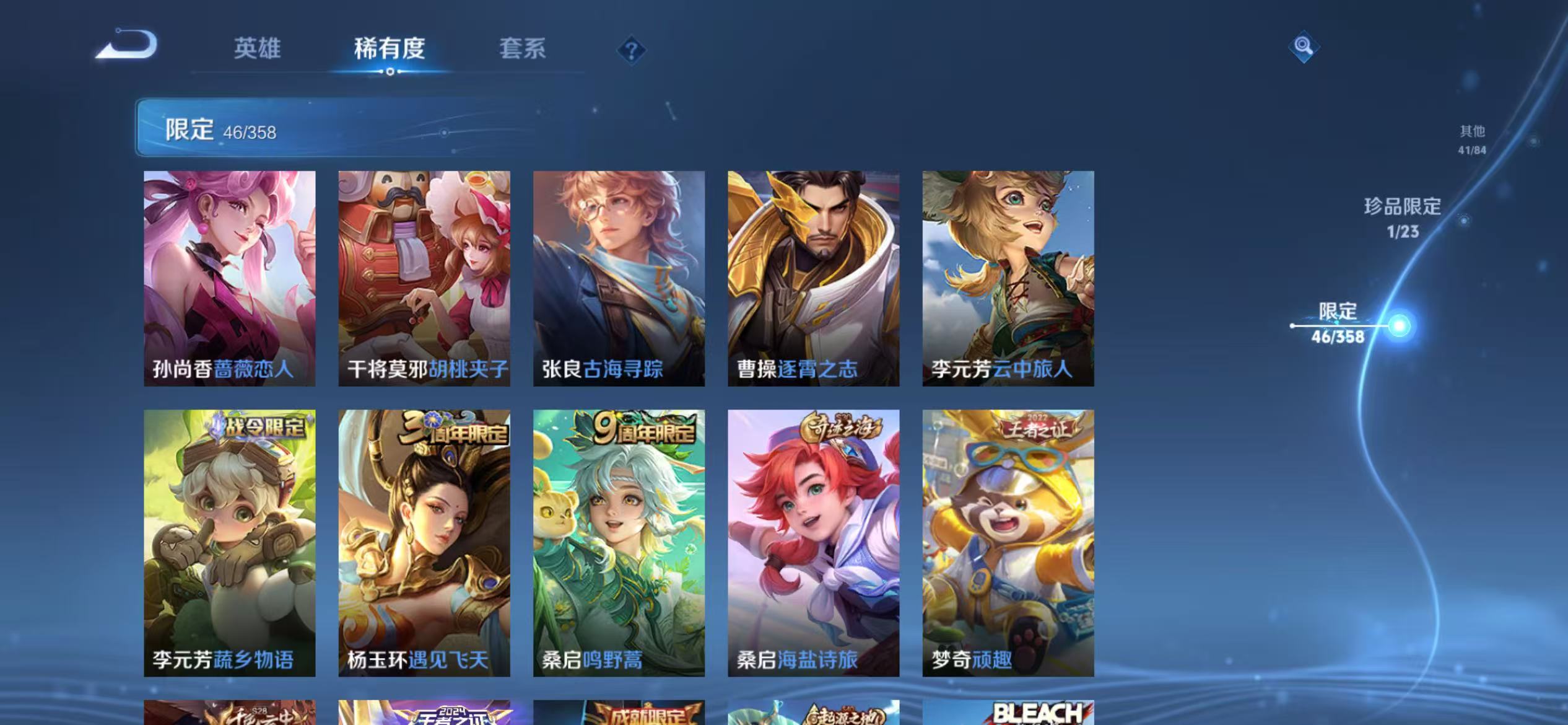Select the 稀有度 tab

[x=390, y=48]
